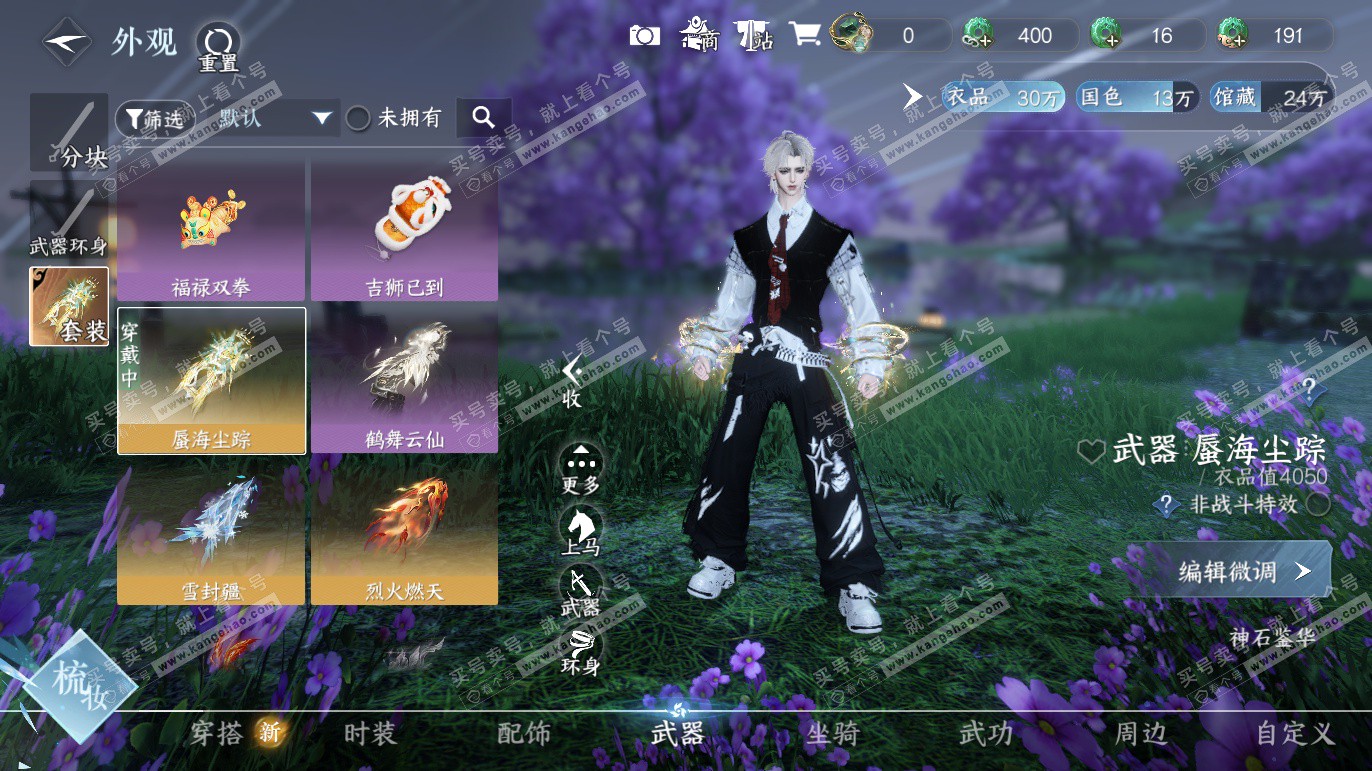
Task: Open the magnifier search button
Action: [x=484, y=118]
